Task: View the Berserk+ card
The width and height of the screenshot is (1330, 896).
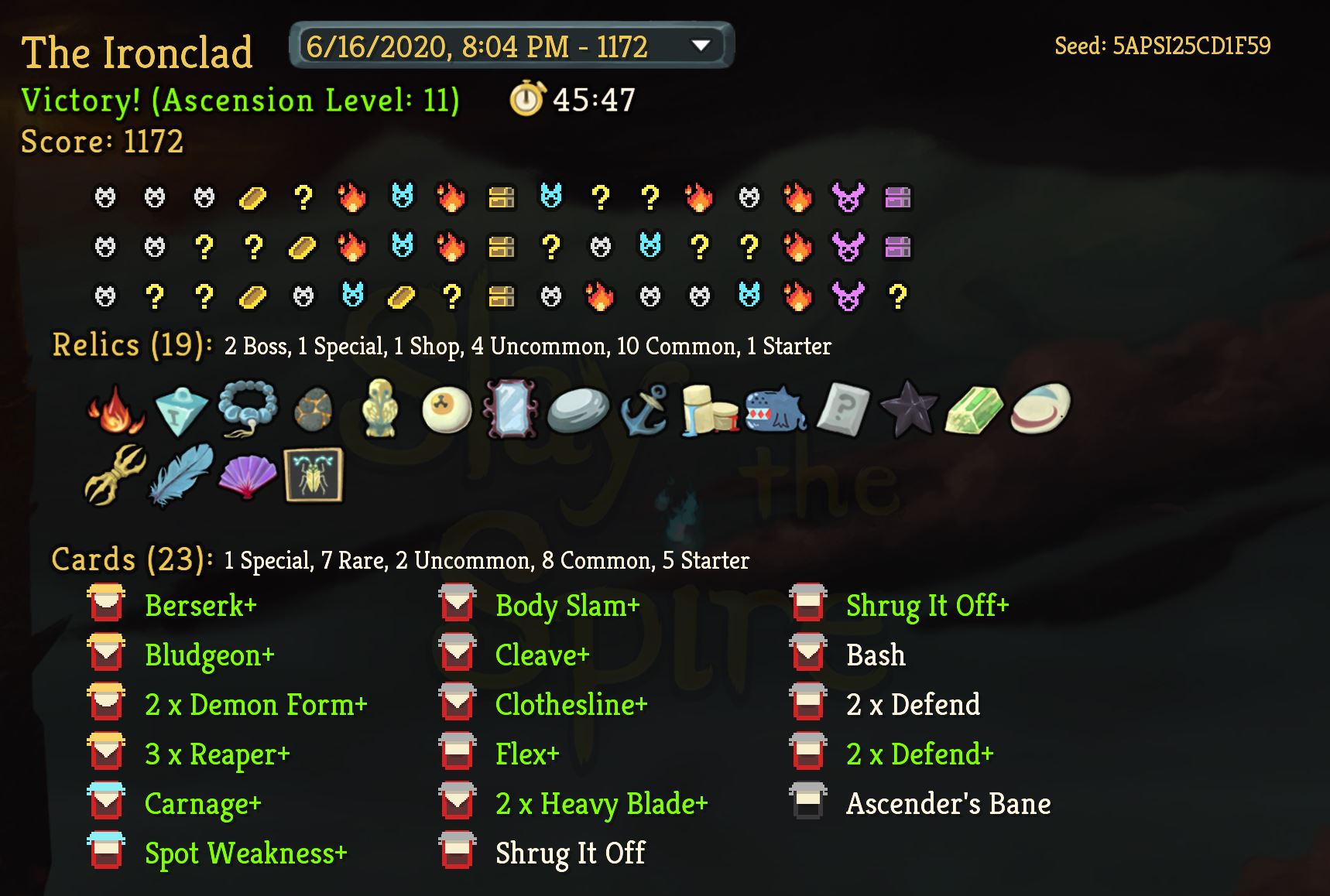Action: click(x=200, y=605)
